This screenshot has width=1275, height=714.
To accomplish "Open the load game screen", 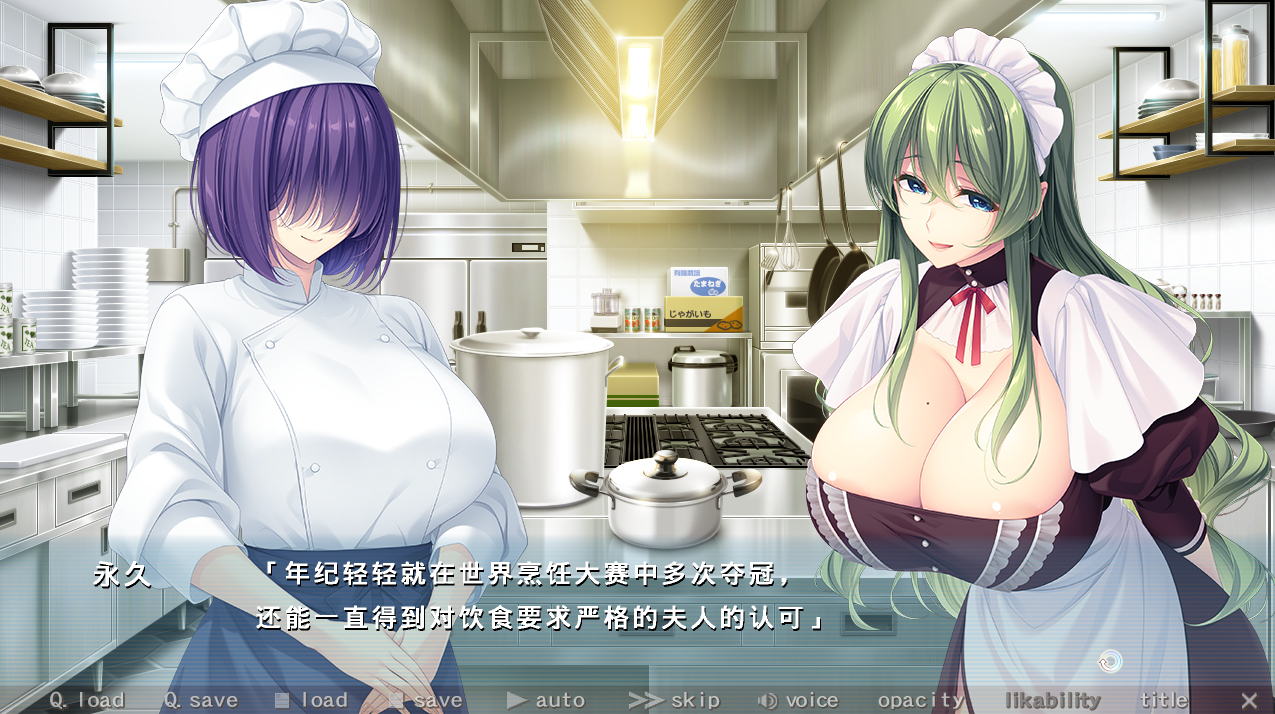I will [x=312, y=700].
